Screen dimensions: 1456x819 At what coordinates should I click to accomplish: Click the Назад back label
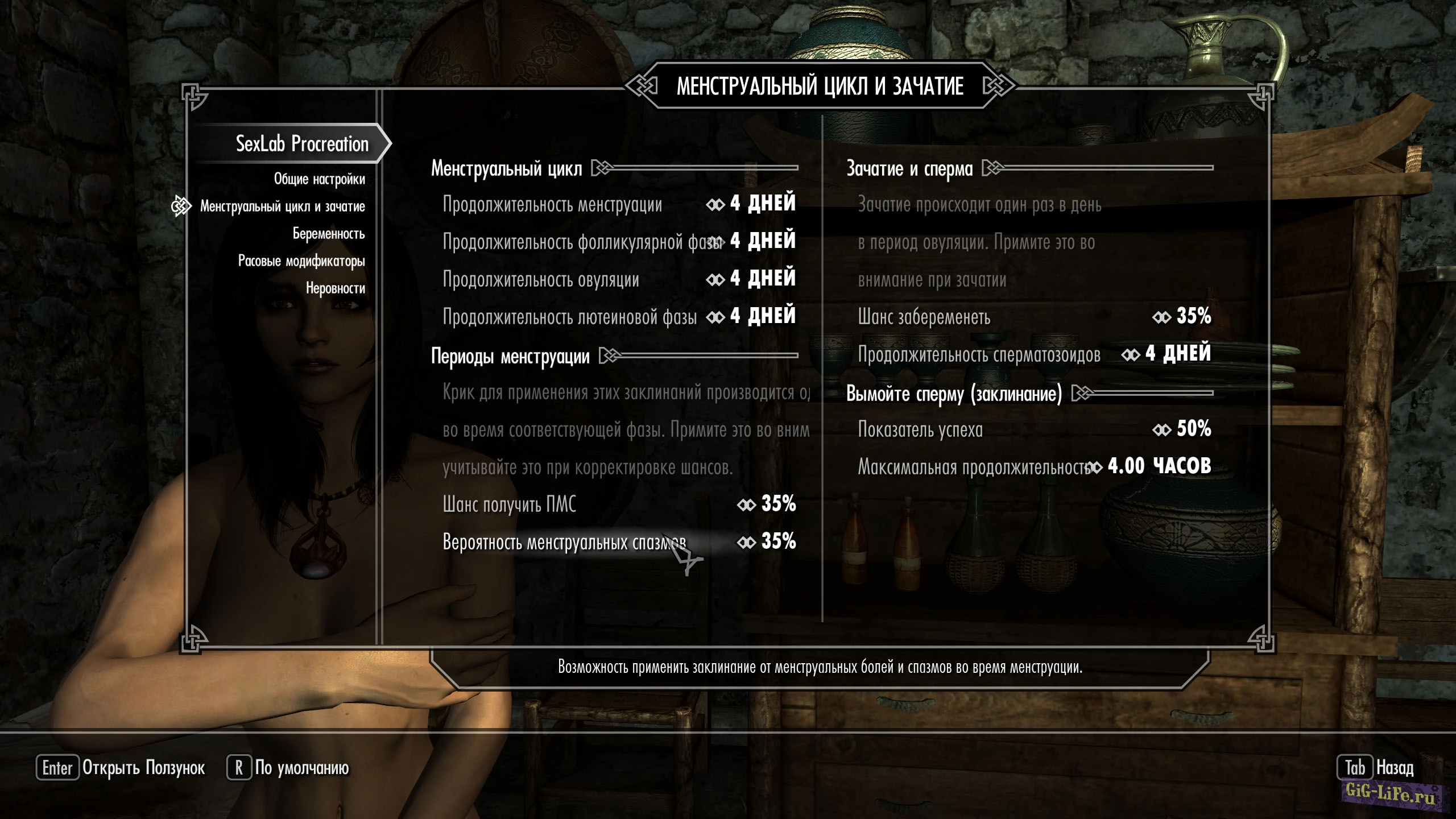[x=1395, y=768]
